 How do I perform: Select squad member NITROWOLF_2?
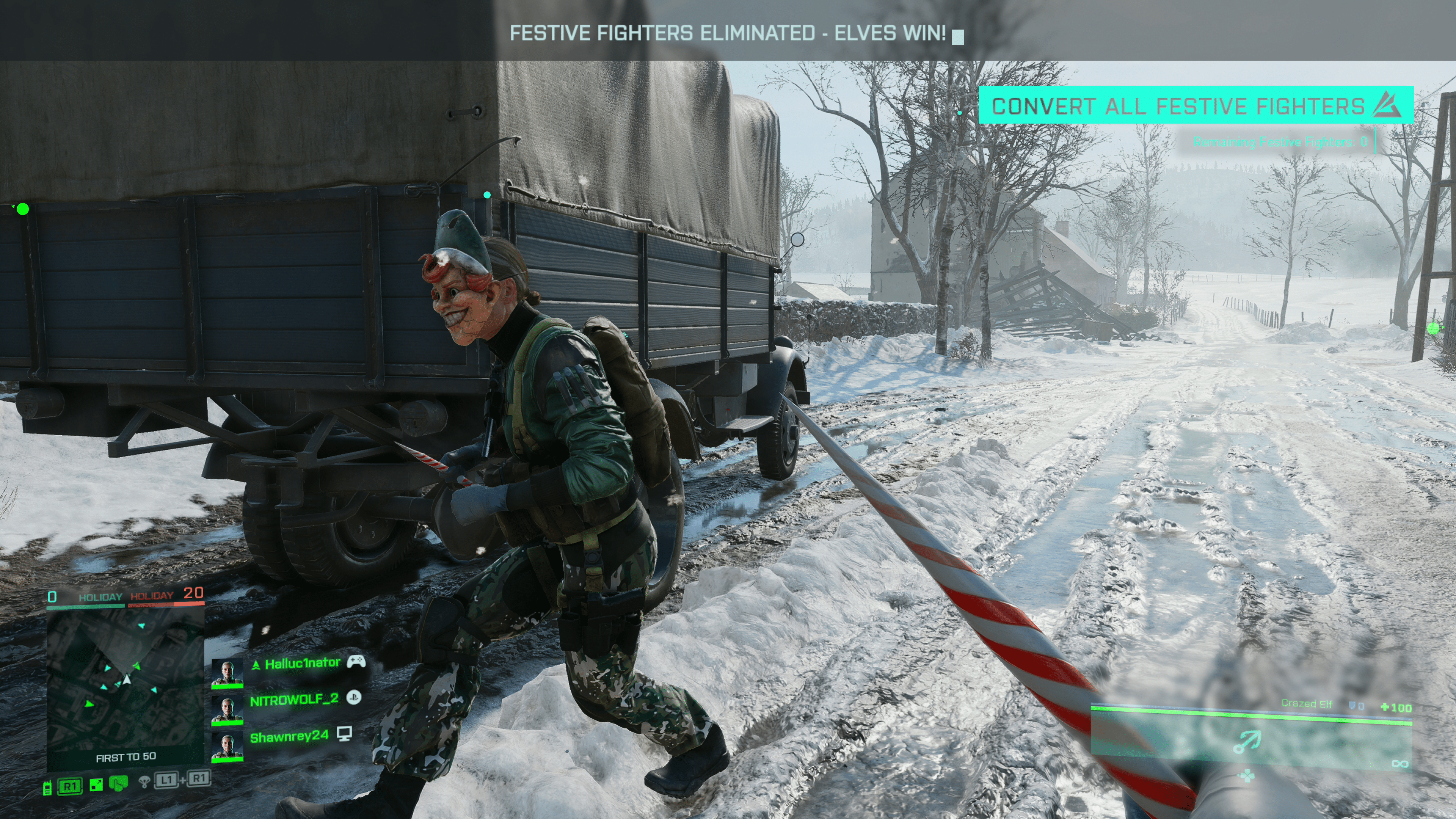(x=294, y=700)
